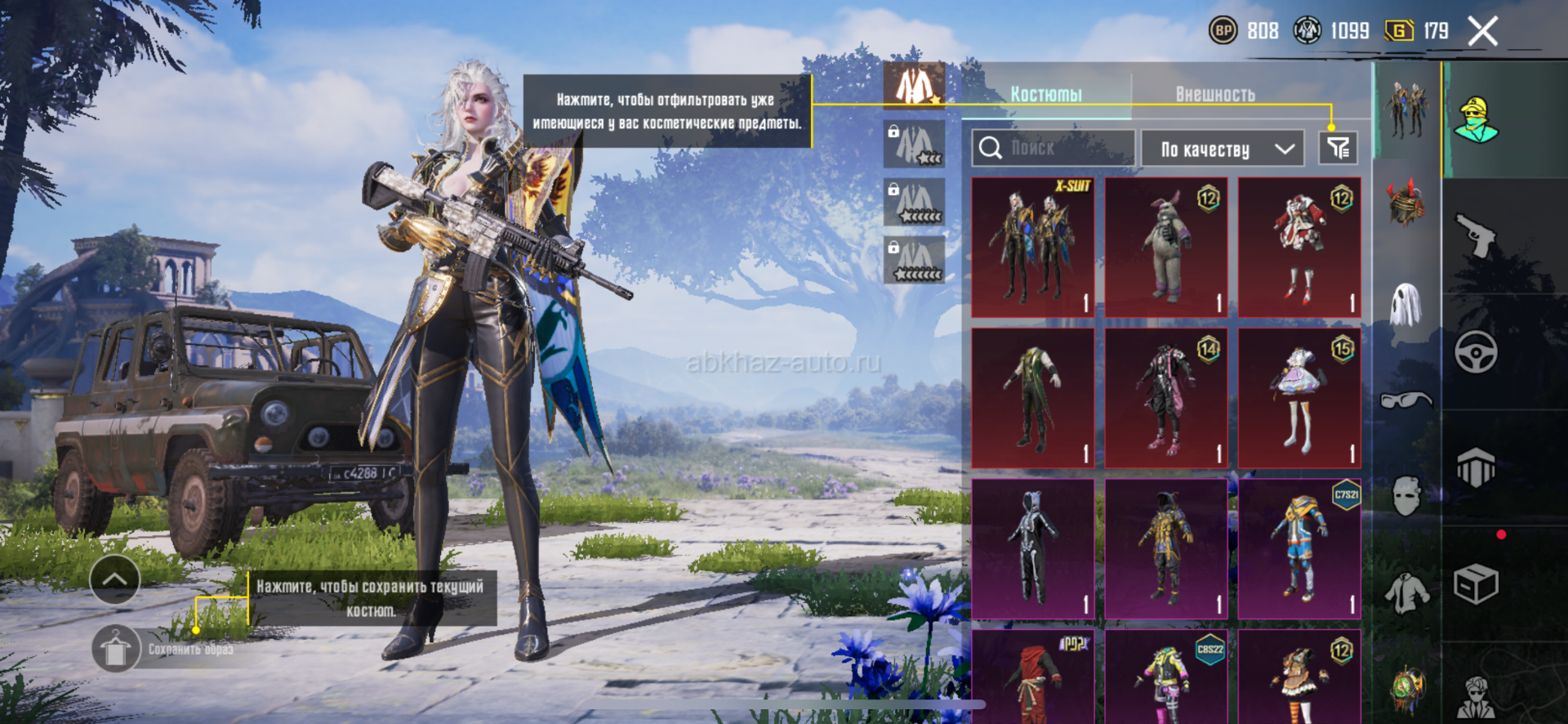Select the red and white dress outfit
The height and width of the screenshot is (724, 1568).
pyautogui.click(x=1299, y=248)
